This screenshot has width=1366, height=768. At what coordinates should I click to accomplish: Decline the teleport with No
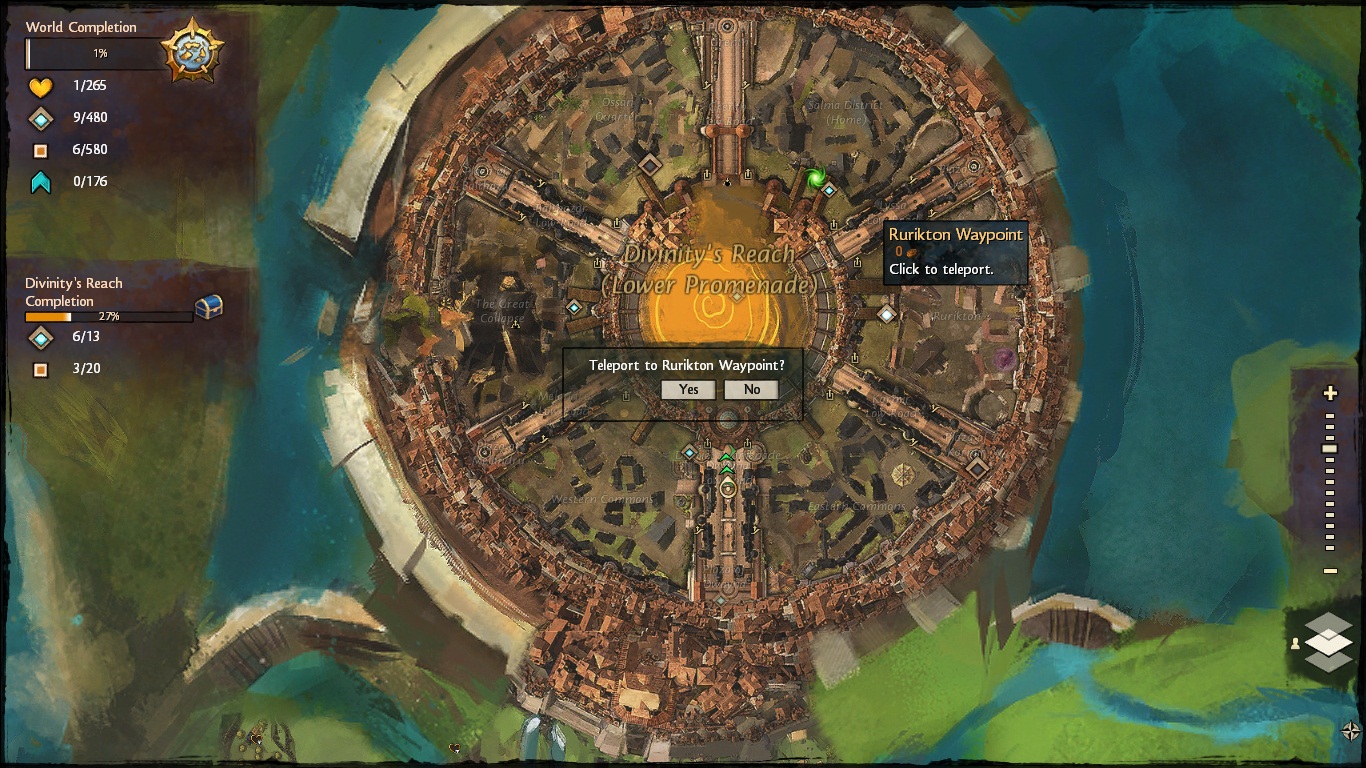tap(751, 390)
